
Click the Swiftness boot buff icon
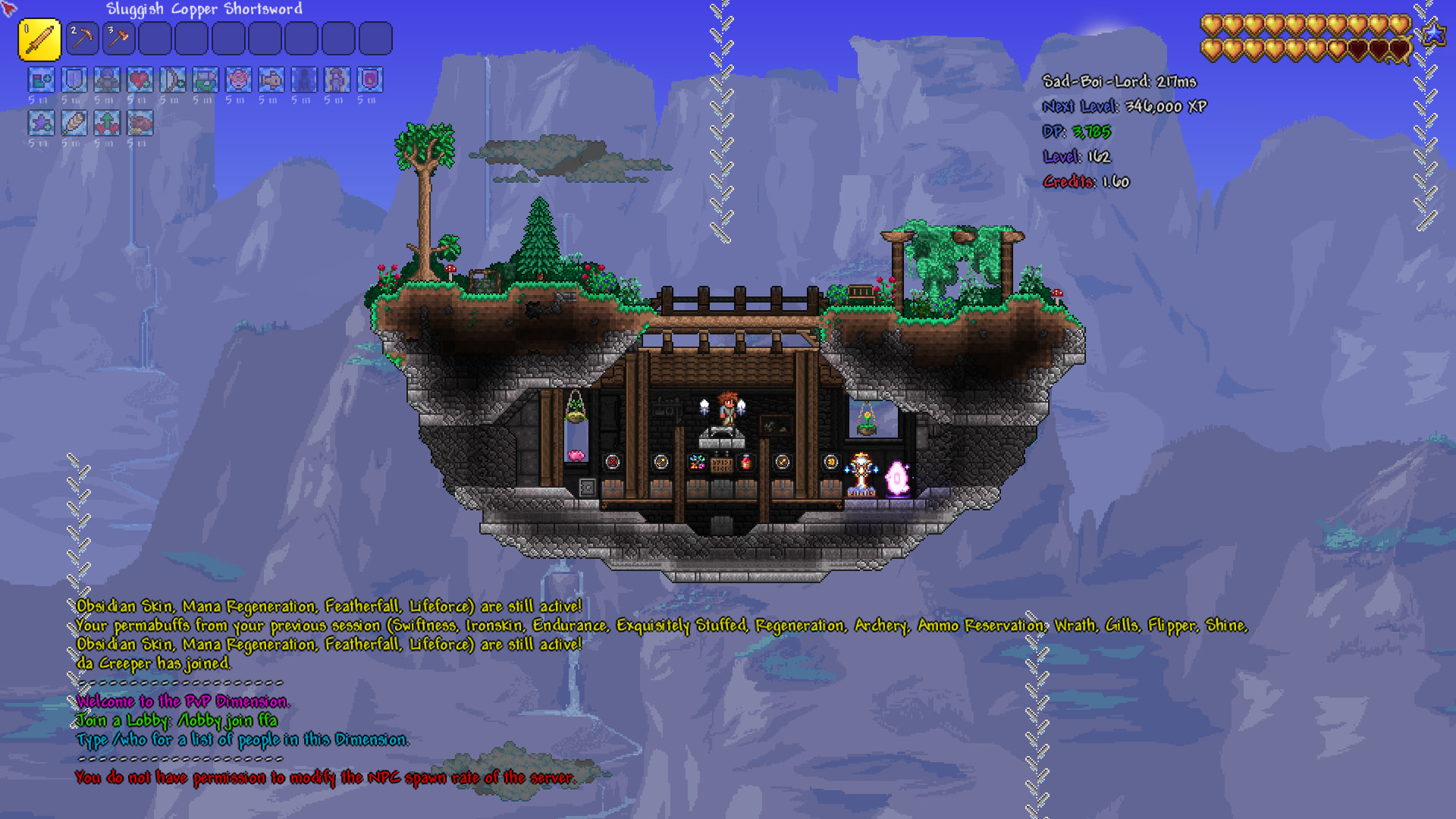(41, 80)
